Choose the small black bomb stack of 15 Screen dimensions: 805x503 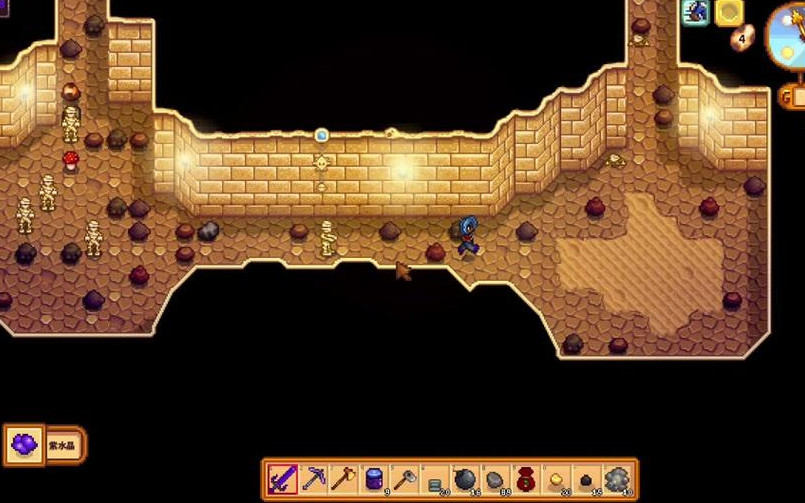(587, 479)
